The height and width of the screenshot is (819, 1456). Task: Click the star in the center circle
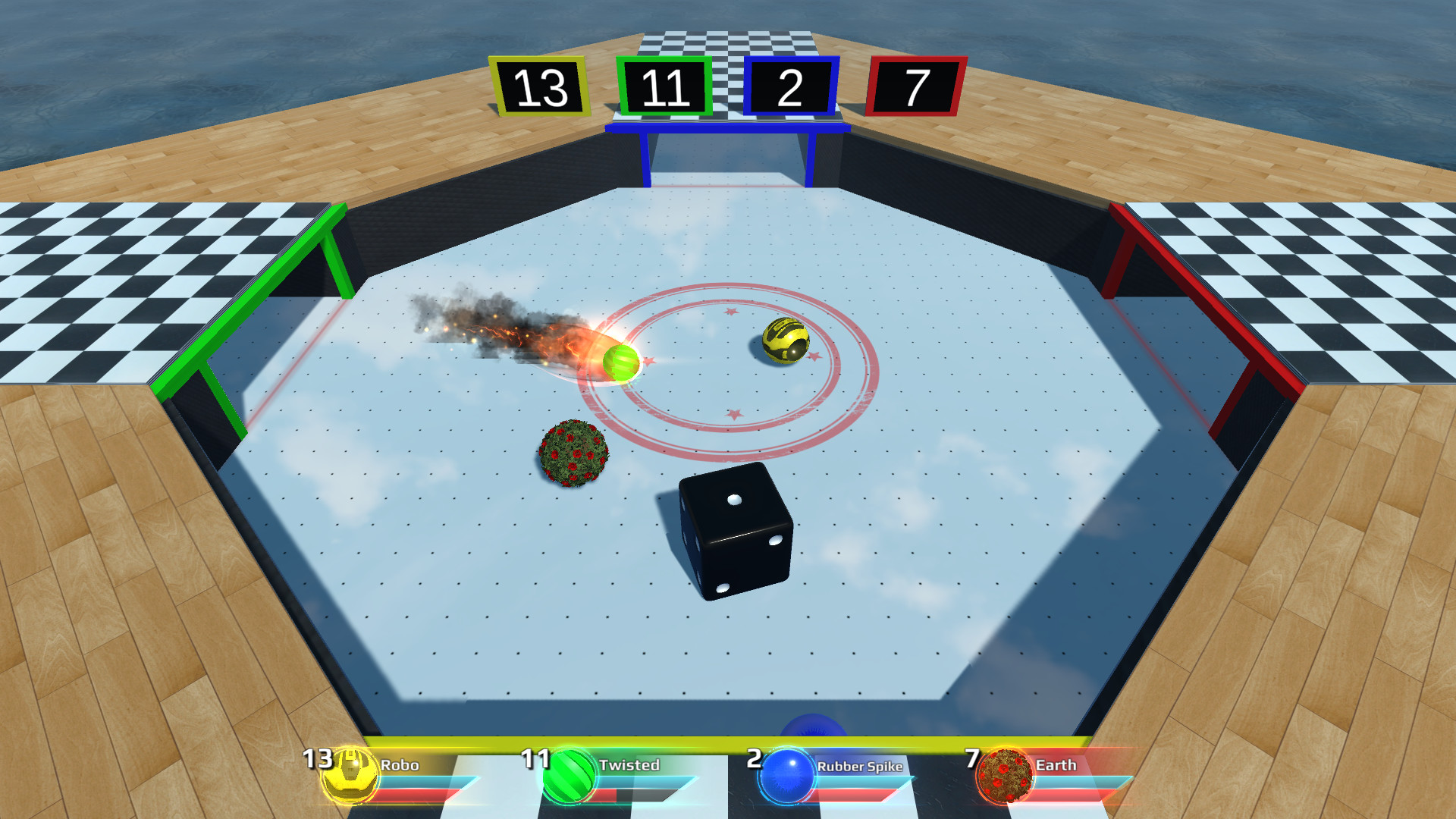(730, 312)
